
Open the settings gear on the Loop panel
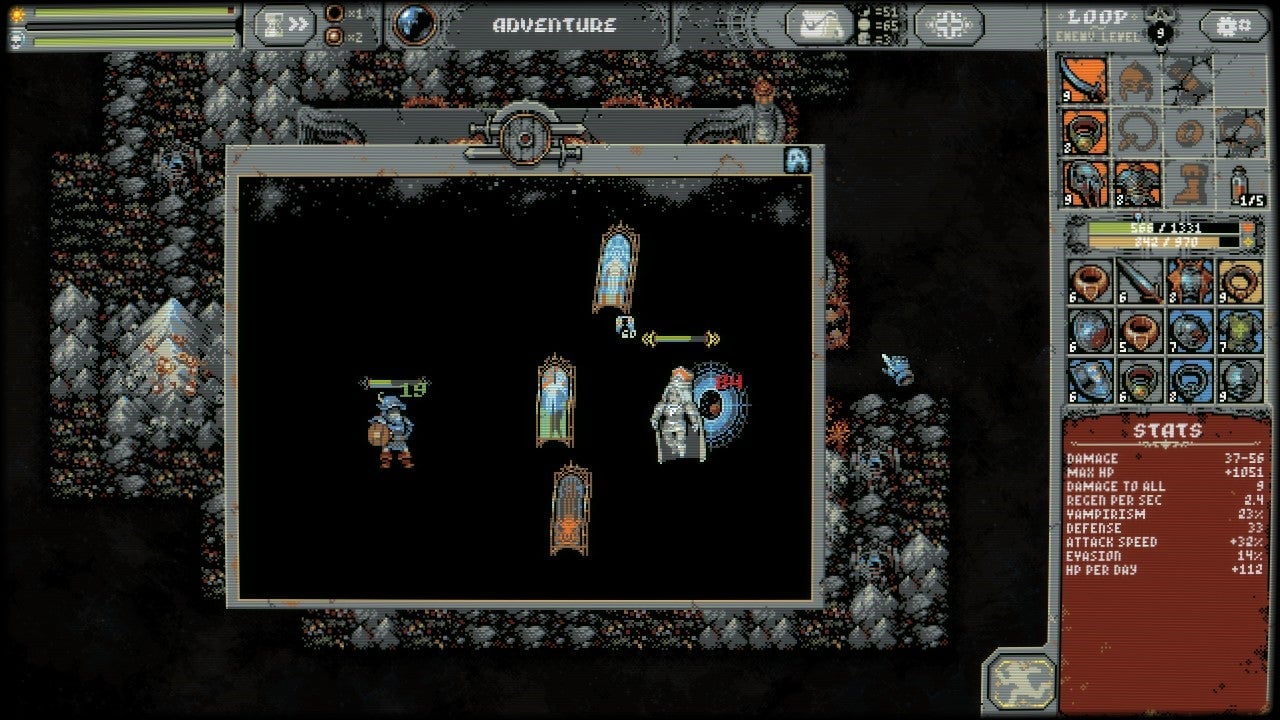(x=1235, y=24)
